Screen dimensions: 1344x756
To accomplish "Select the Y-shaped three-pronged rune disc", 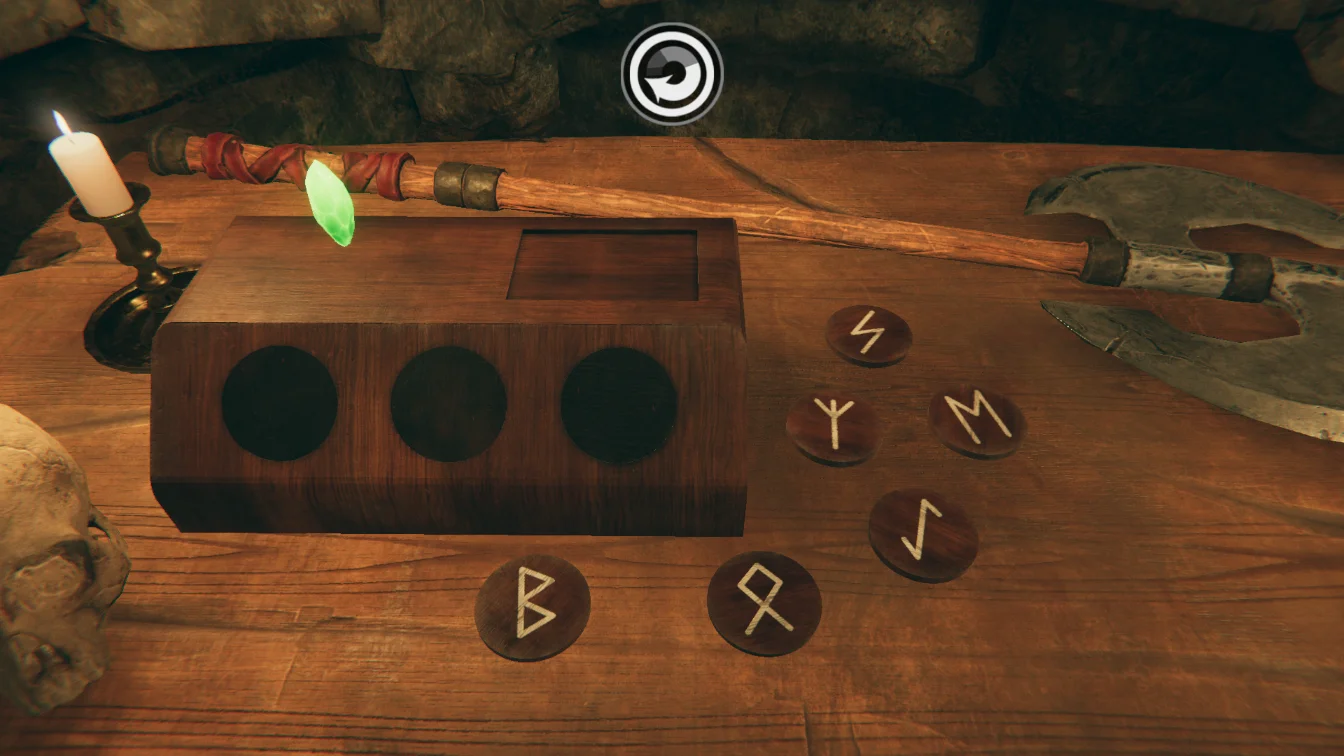I will 833,428.
